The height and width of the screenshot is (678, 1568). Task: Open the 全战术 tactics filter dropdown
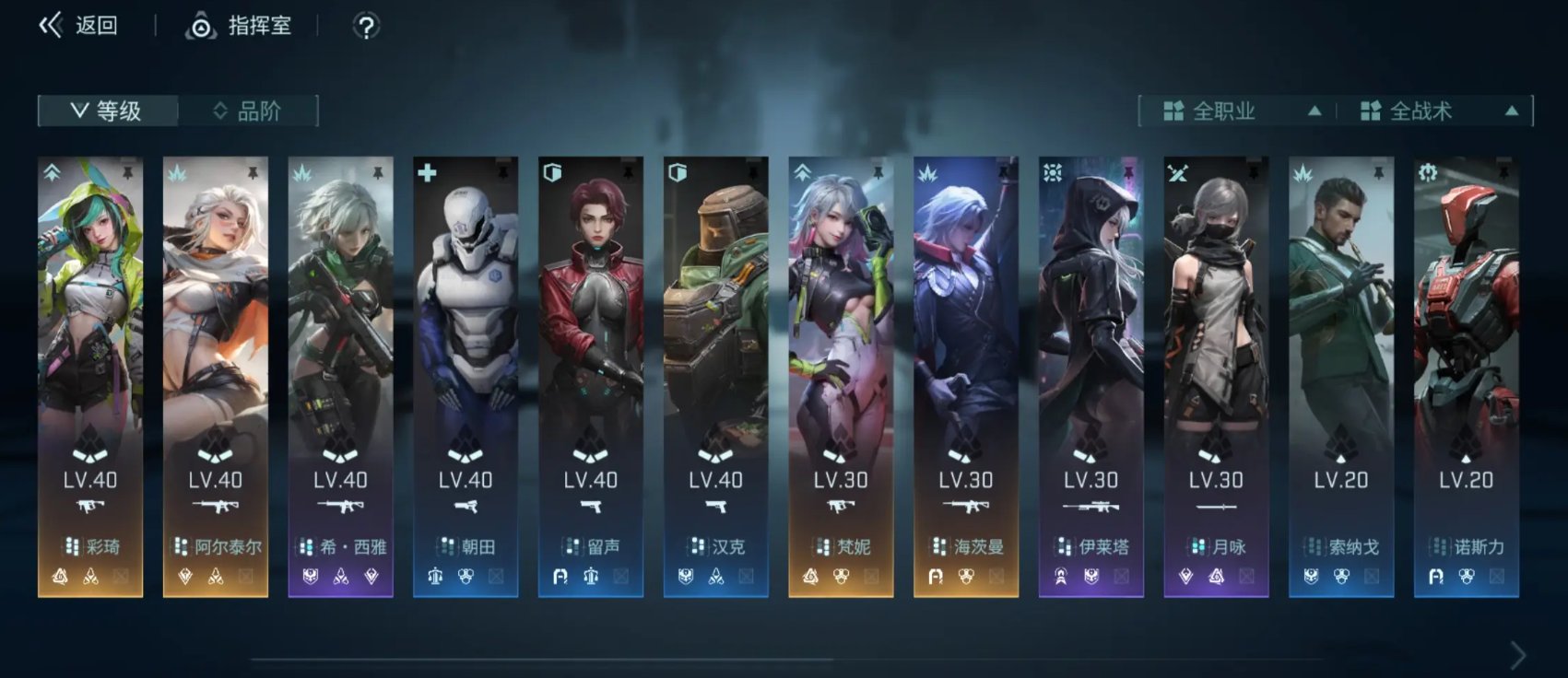(x=1438, y=111)
